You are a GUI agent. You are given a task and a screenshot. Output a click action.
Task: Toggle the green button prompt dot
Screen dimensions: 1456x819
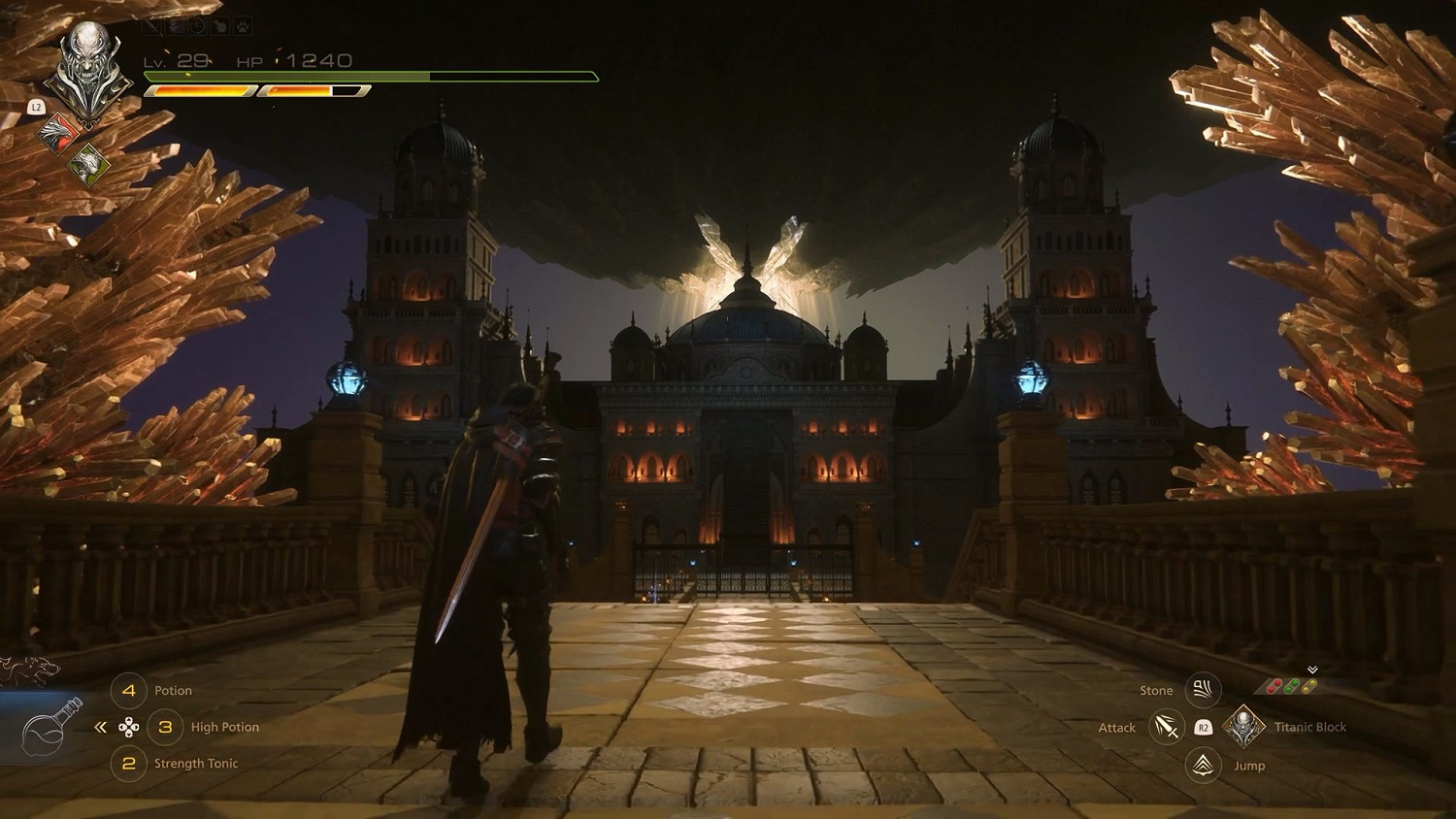(x=1289, y=685)
